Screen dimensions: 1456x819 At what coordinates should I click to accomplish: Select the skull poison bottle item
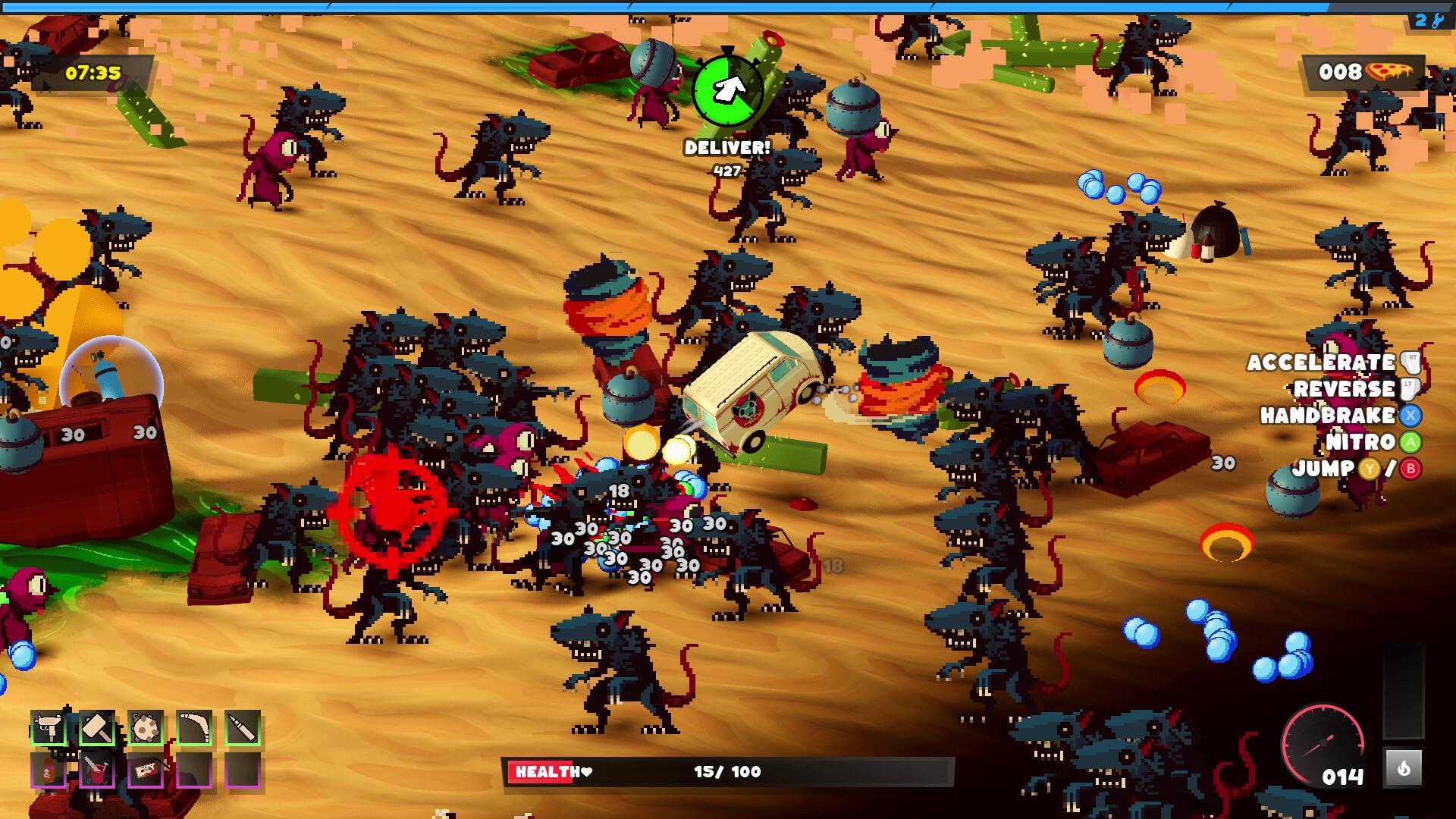pyautogui.click(x=49, y=772)
